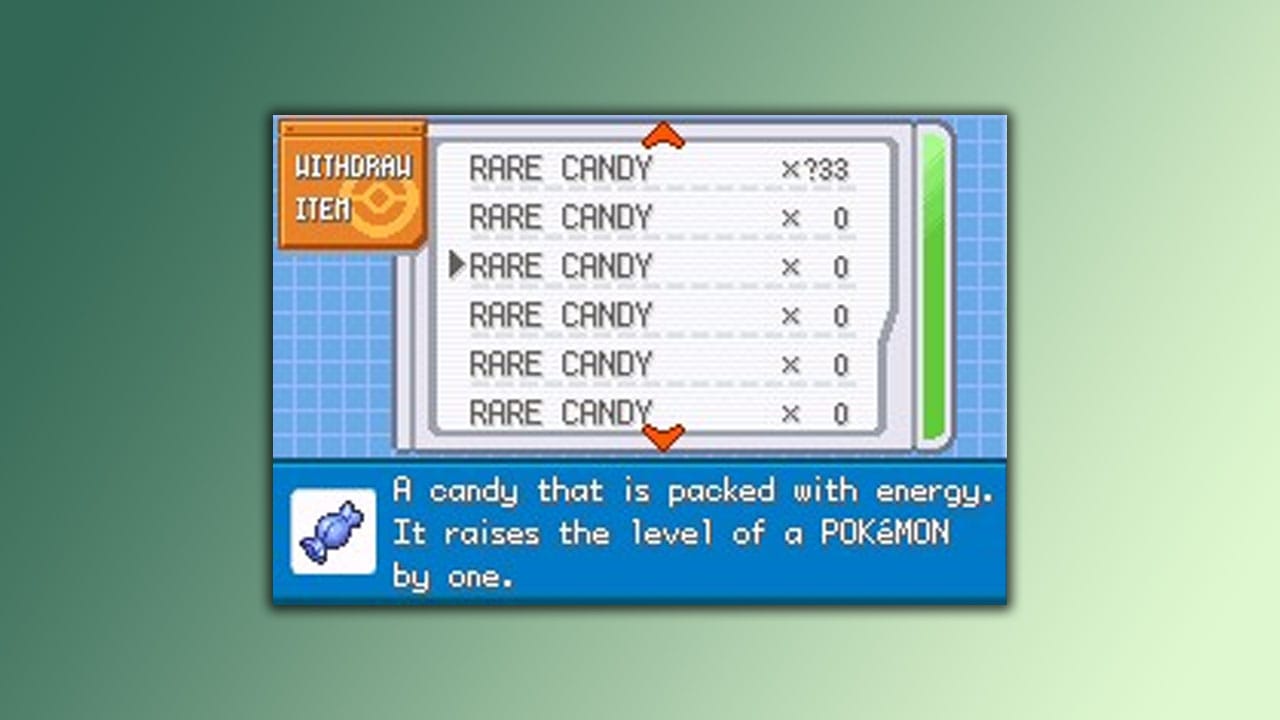Select the first RARE CANDY with quantity x?33
The height and width of the screenshot is (720, 1280).
[x=560, y=167]
